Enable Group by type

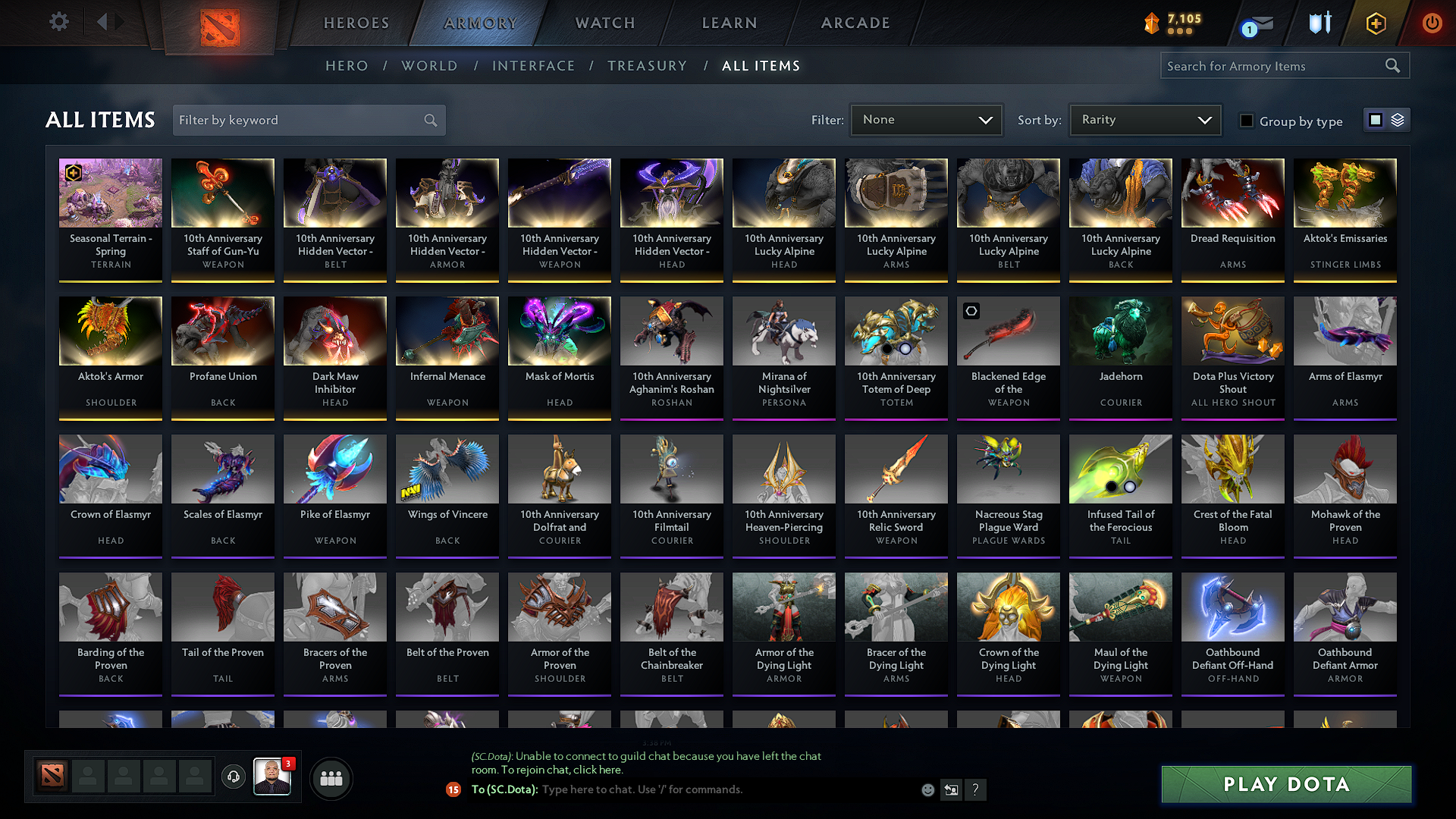pyautogui.click(x=1247, y=121)
